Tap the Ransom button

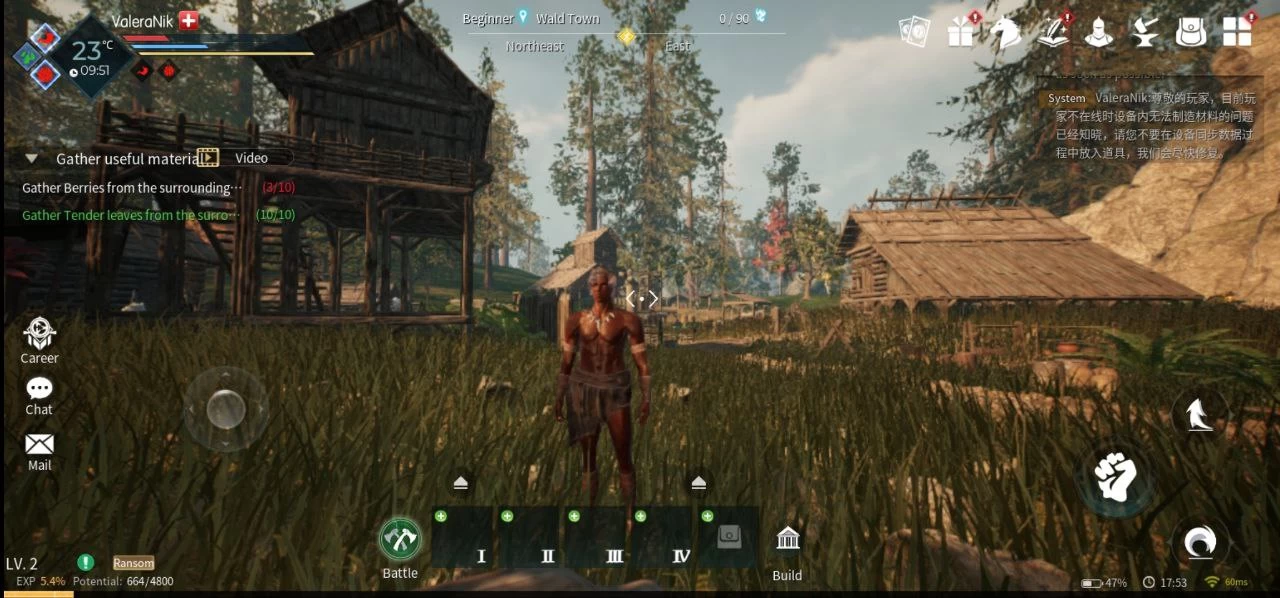pyautogui.click(x=133, y=563)
